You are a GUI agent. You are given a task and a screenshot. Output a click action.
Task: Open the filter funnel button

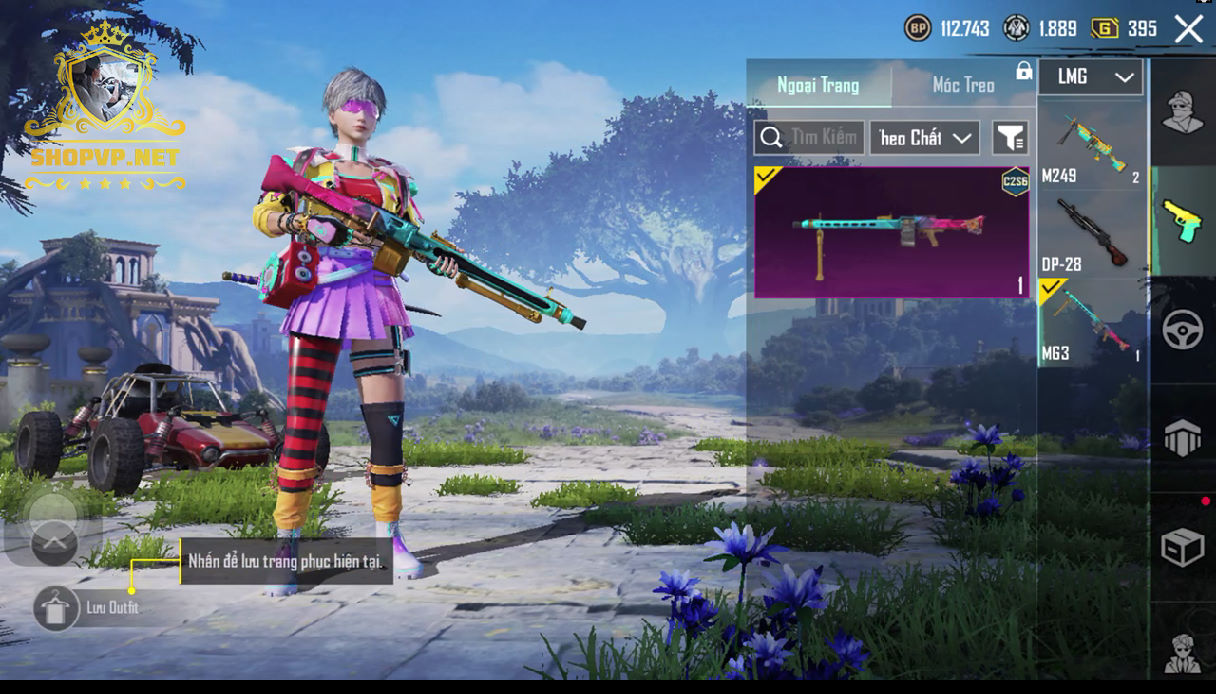coord(1010,138)
